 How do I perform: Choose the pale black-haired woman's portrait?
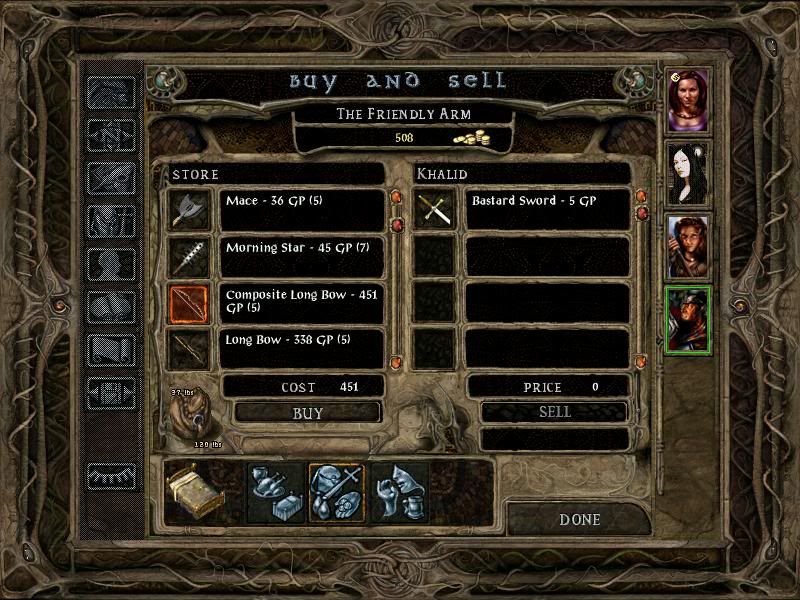[x=688, y=174]
